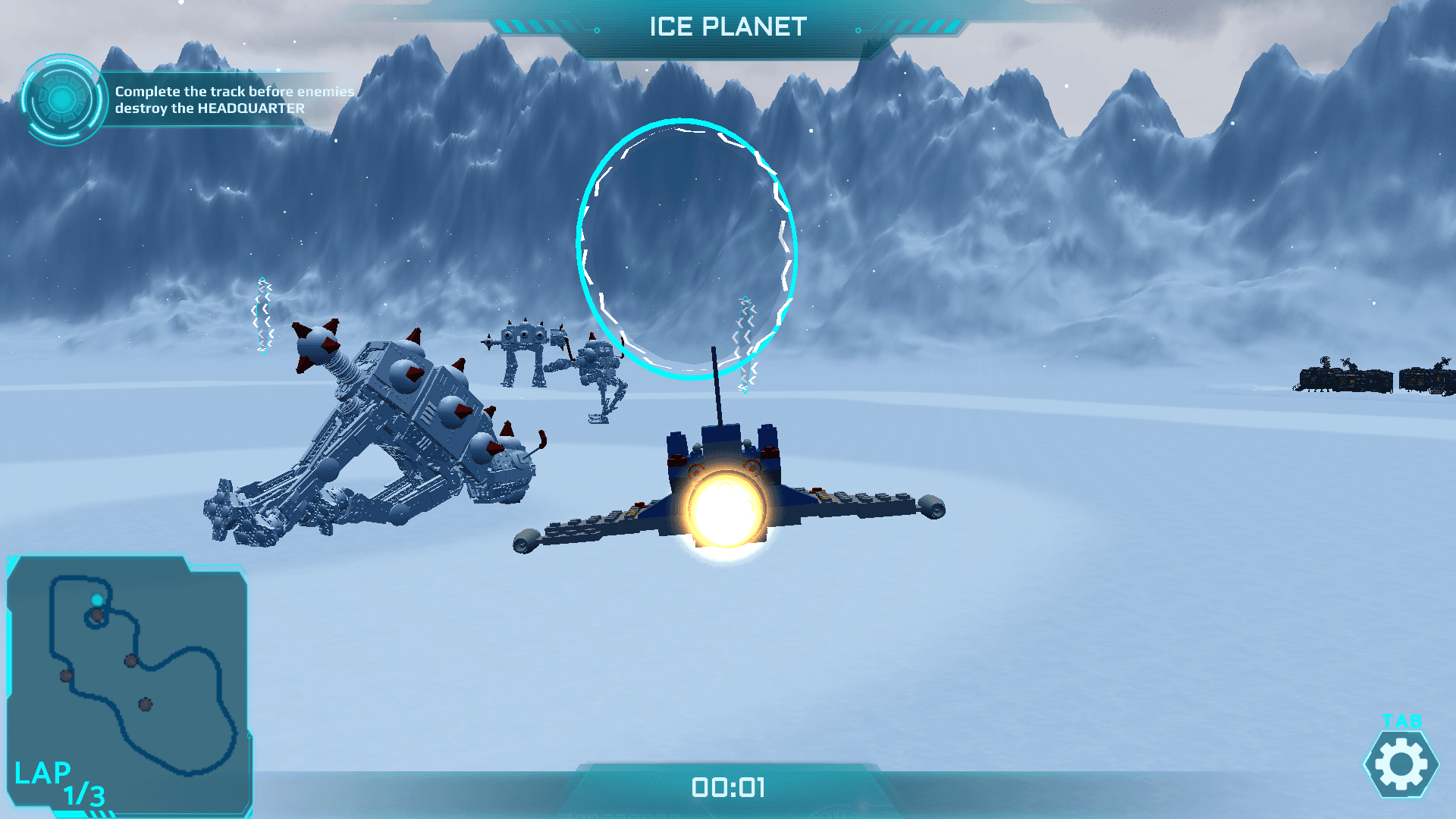Open the settings gear menu
This screenshot has height=819, width=1456.
pos(1401,764)
